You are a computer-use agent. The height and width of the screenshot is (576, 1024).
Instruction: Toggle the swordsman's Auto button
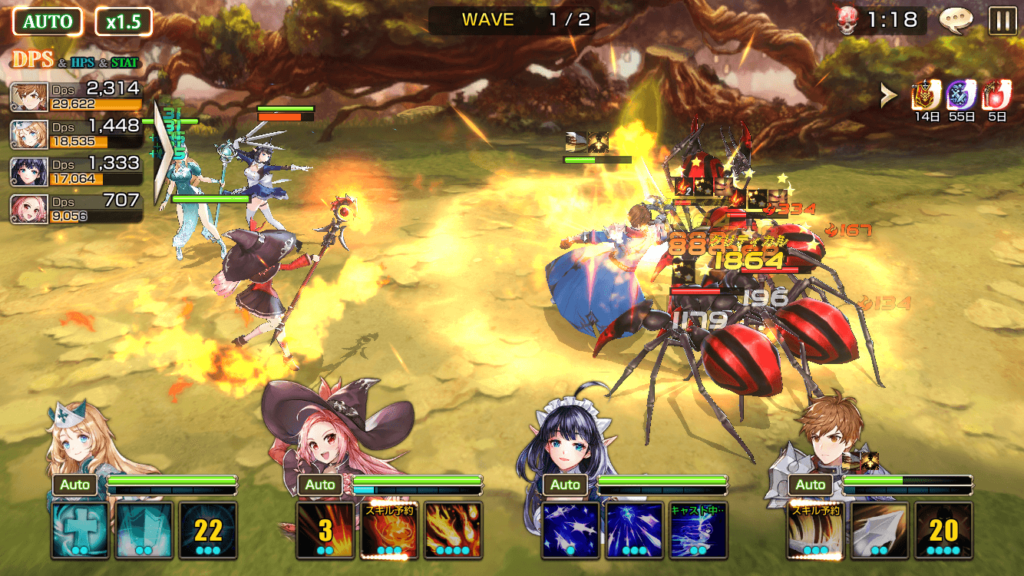pyautogui.click(x=811, y=485)
